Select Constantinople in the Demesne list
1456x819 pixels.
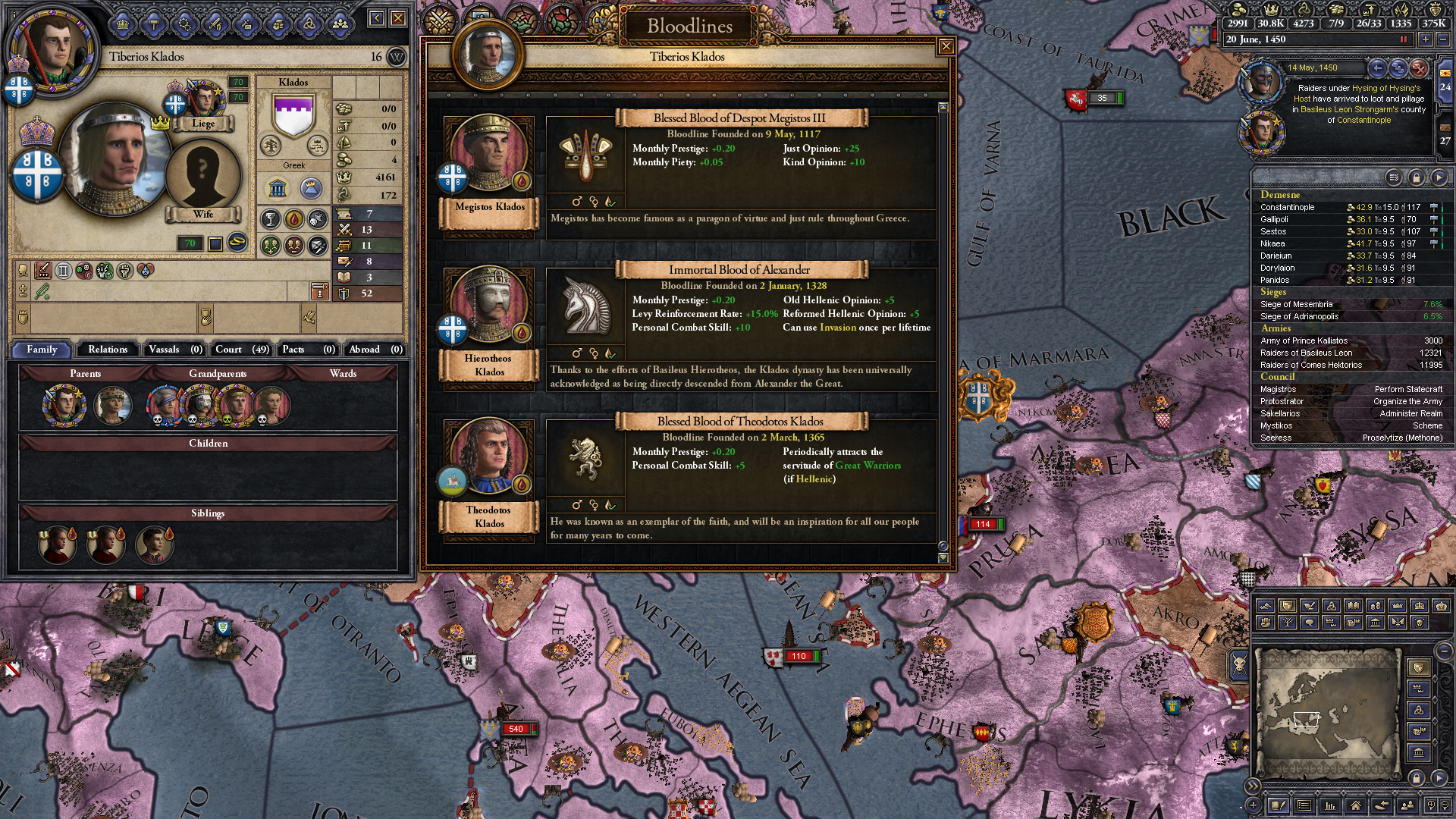1288,207
